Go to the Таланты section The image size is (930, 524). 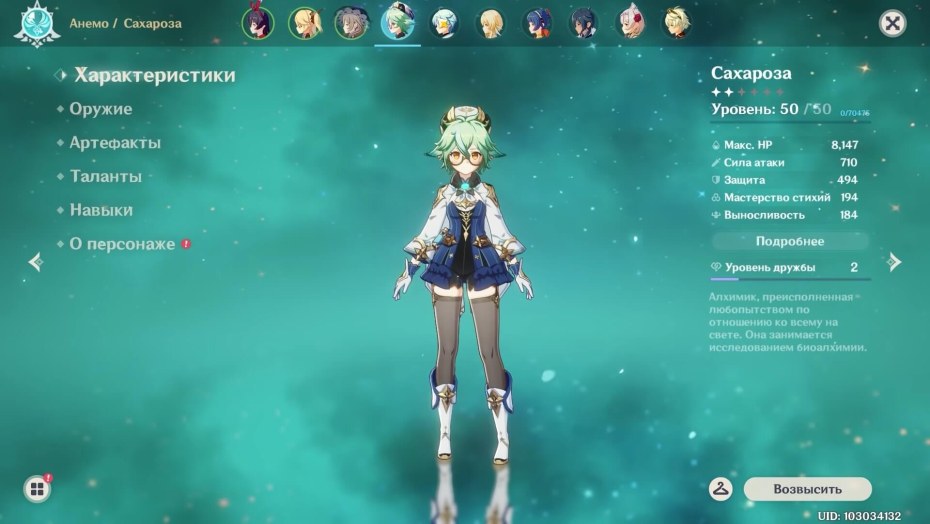[x=105, y=177]
